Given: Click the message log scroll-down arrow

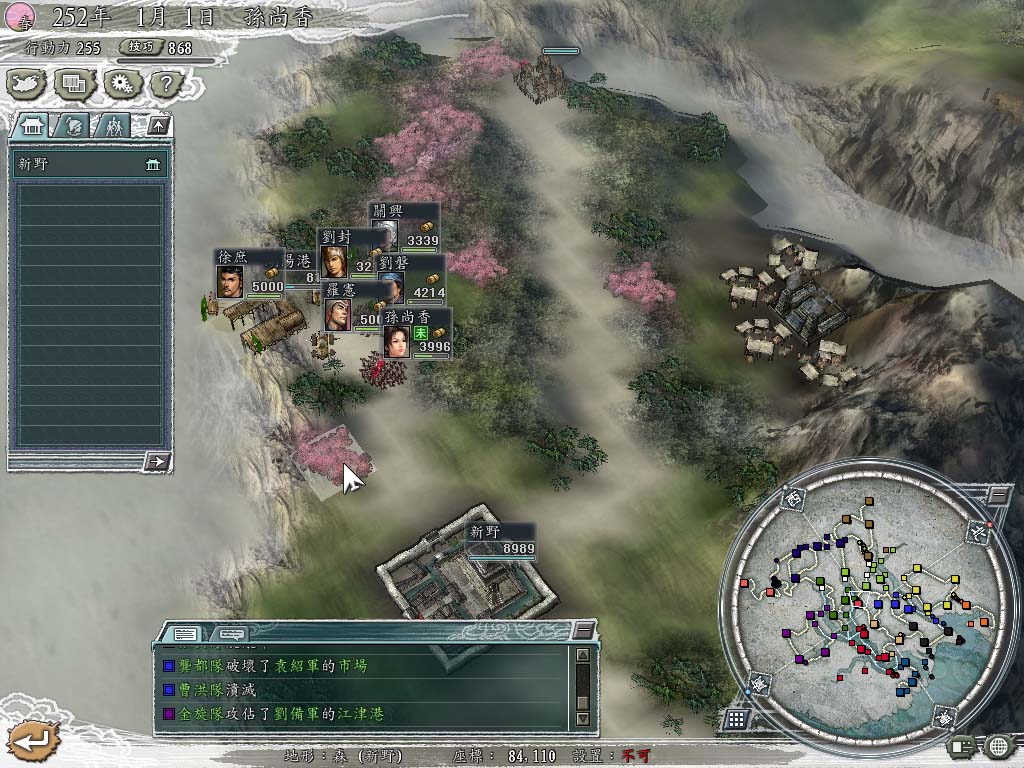Looking at the screenshot, I should (583, 719).
